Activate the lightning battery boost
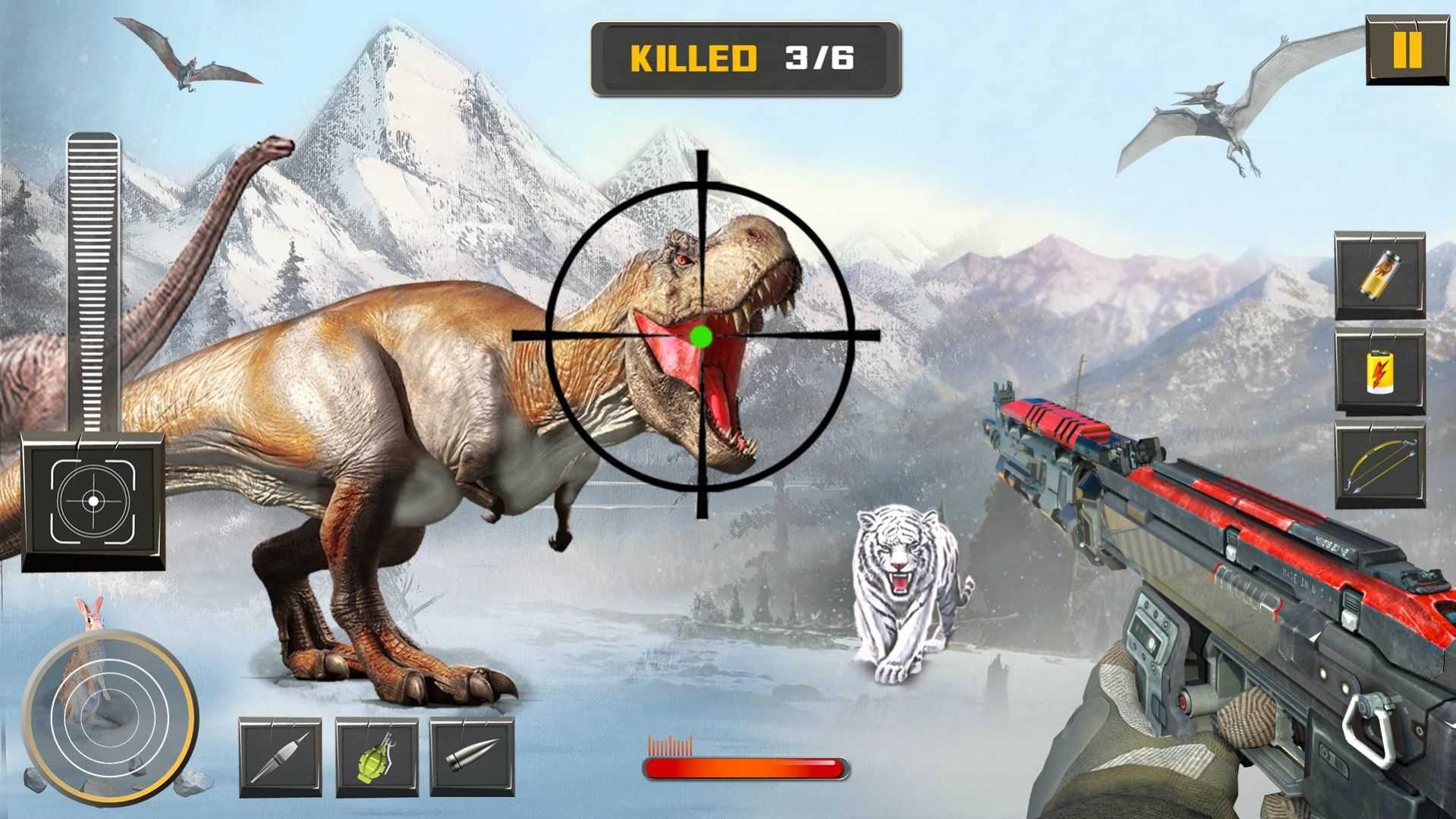Screen dimensions: 1456x819 tap(1379, 370)
